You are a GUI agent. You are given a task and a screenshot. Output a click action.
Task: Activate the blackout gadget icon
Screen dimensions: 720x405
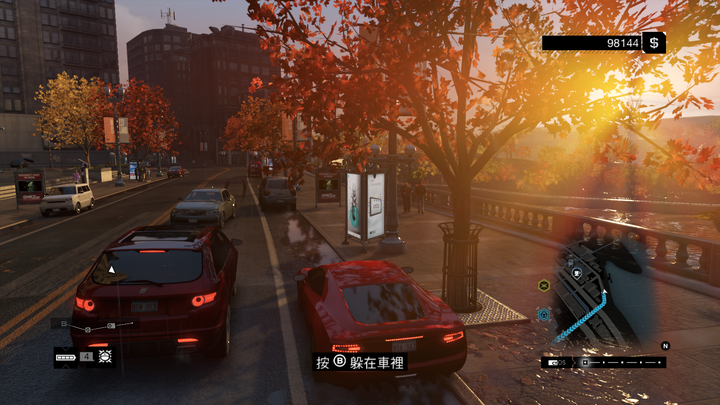click(104, 355)
